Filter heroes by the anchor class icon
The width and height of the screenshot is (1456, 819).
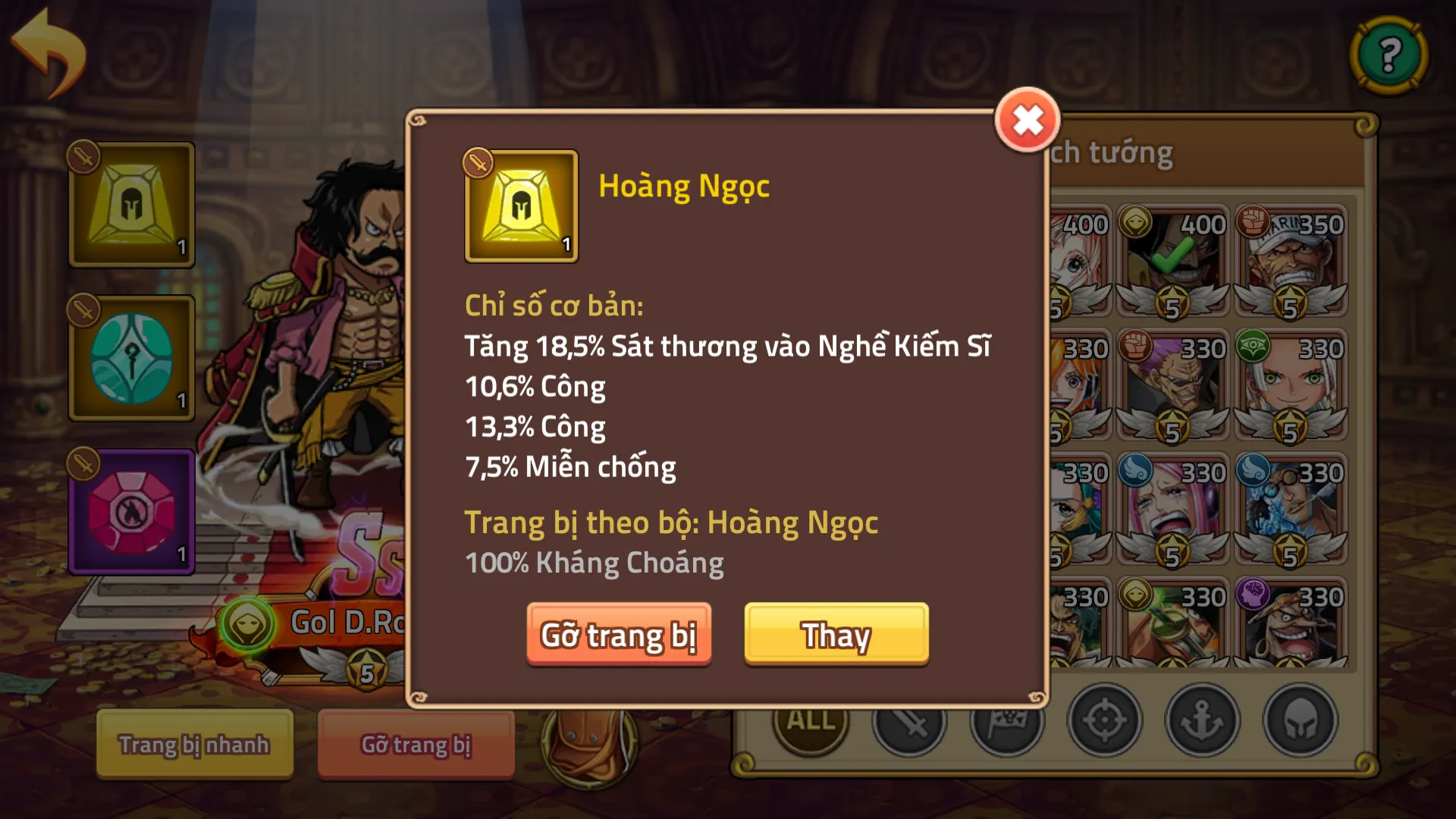tap(1202, 720)
